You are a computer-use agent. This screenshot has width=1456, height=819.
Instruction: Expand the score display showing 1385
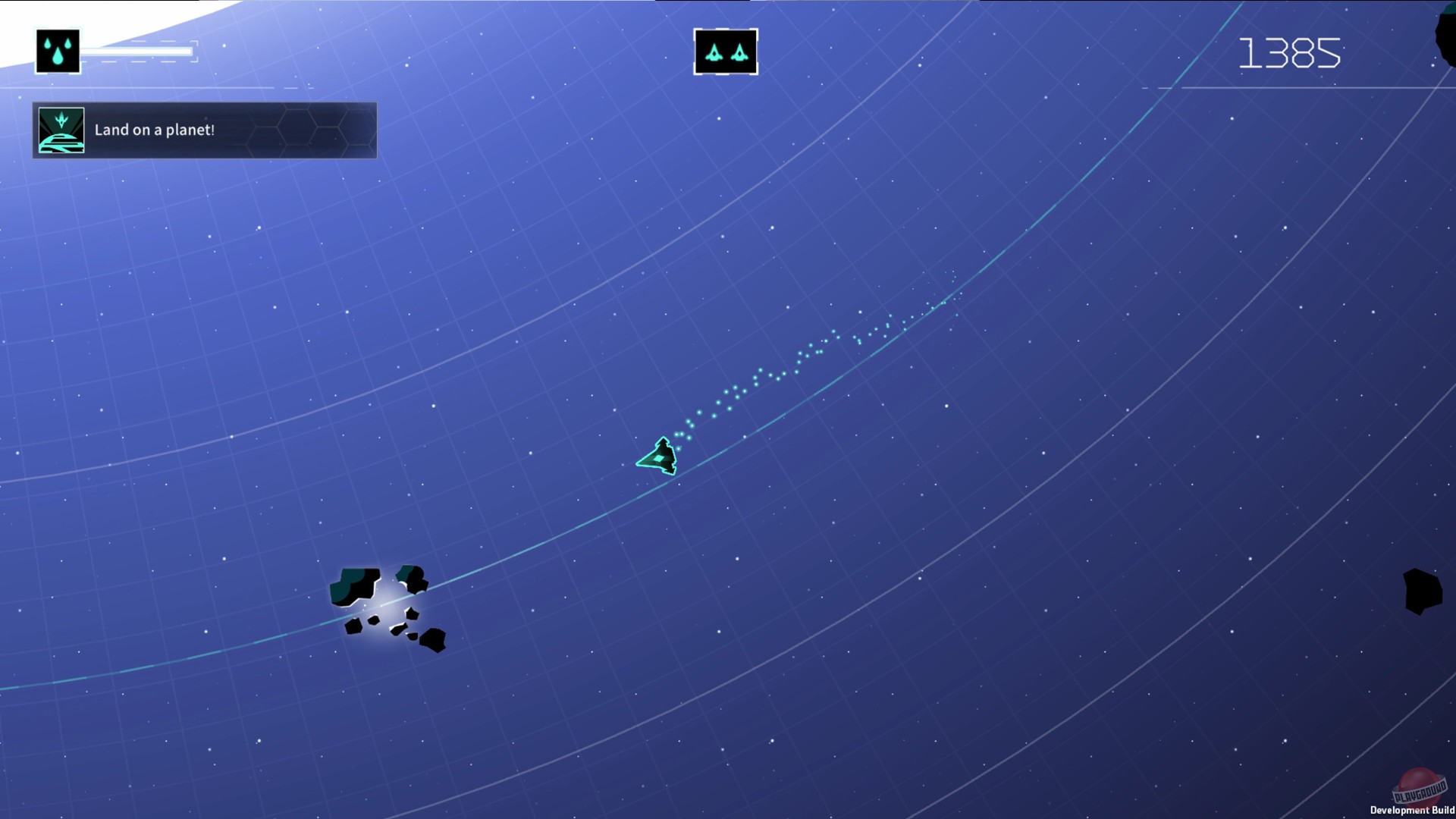point(1289,52)
